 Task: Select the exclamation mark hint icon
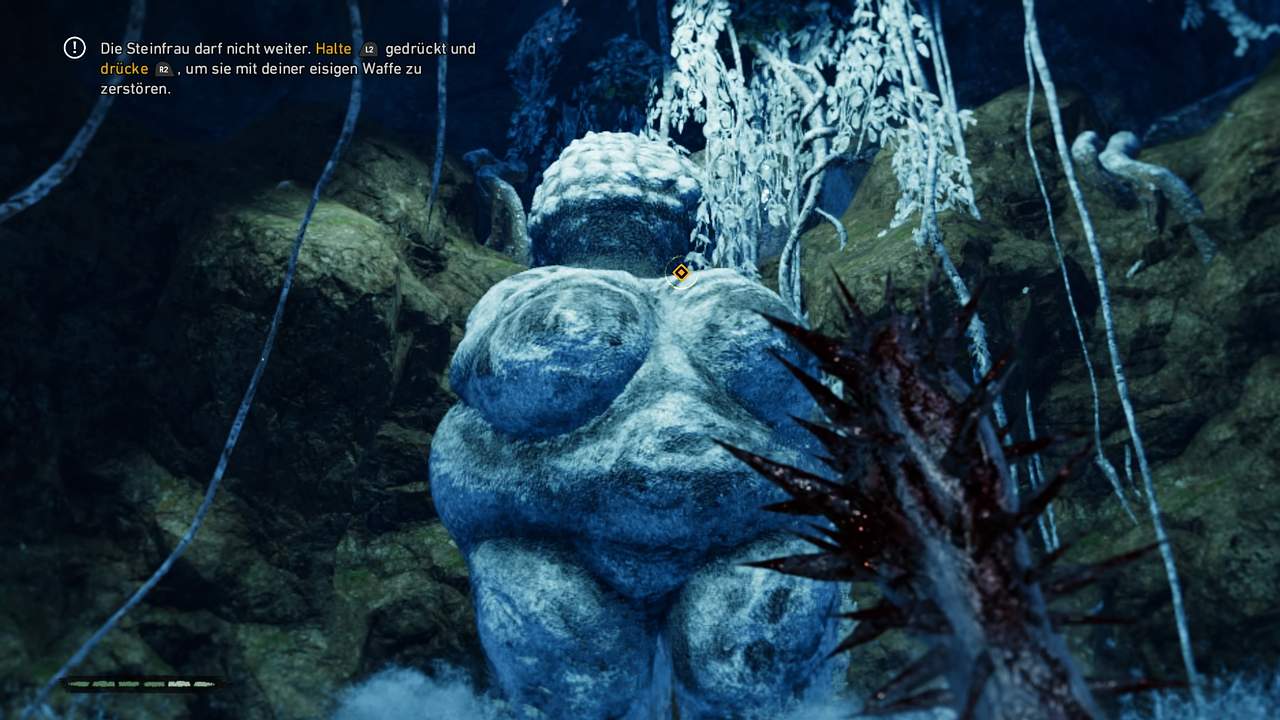(75, 48)
